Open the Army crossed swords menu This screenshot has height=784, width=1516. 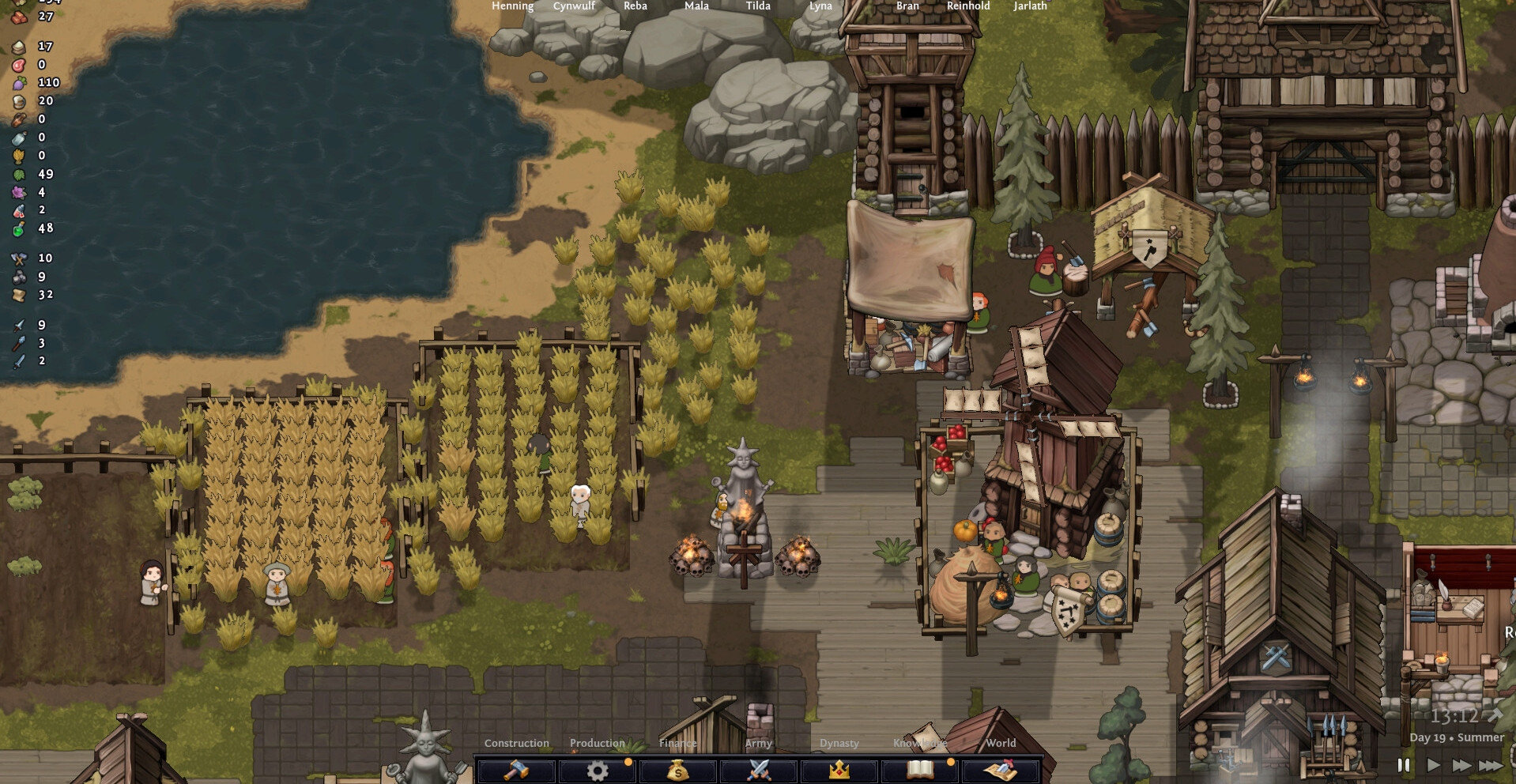click(759, 769)
